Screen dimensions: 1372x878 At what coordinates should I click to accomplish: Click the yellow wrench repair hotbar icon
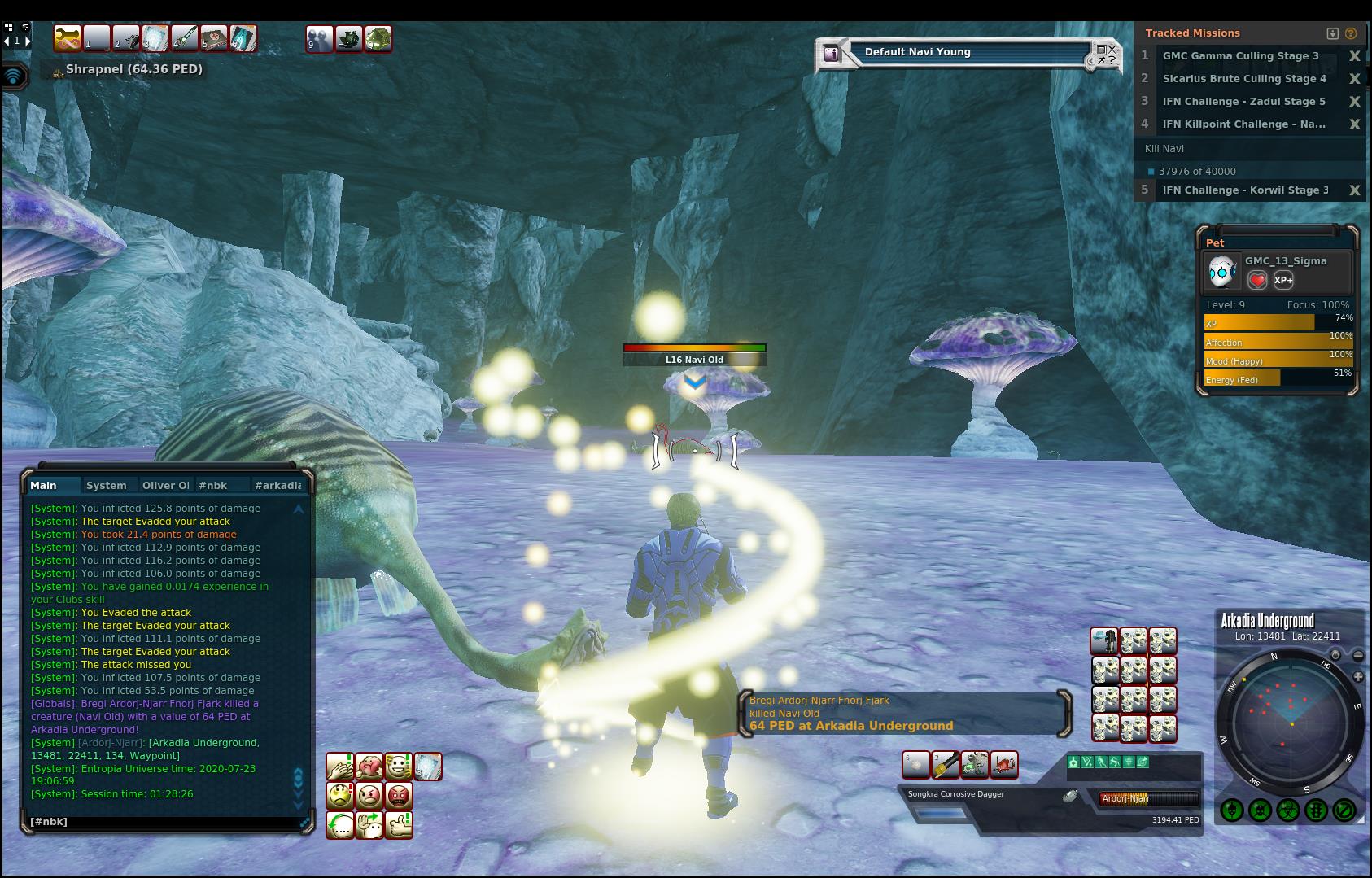[x=68, y=38]
